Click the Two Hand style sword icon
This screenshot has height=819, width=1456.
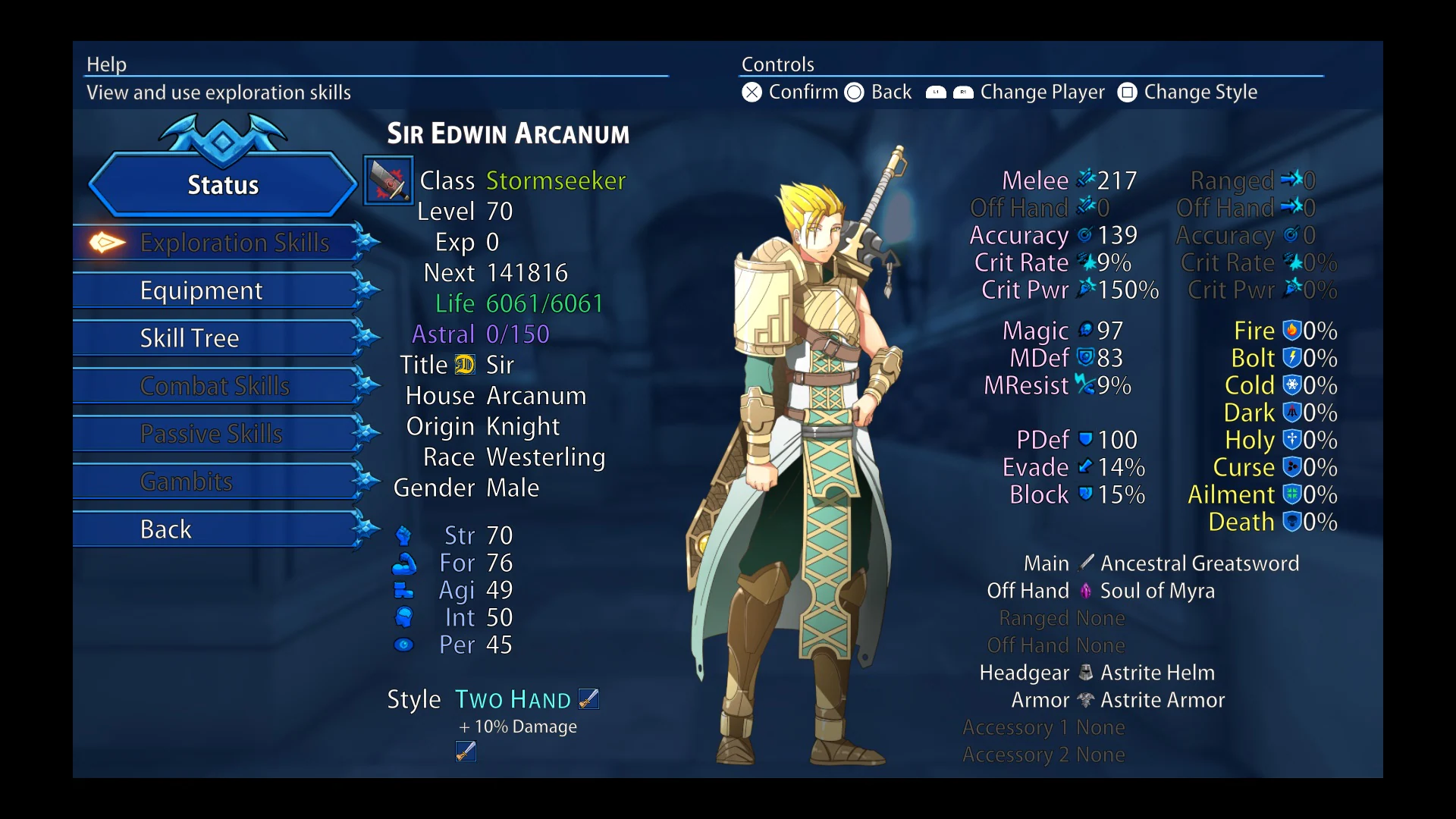[588, 698]
